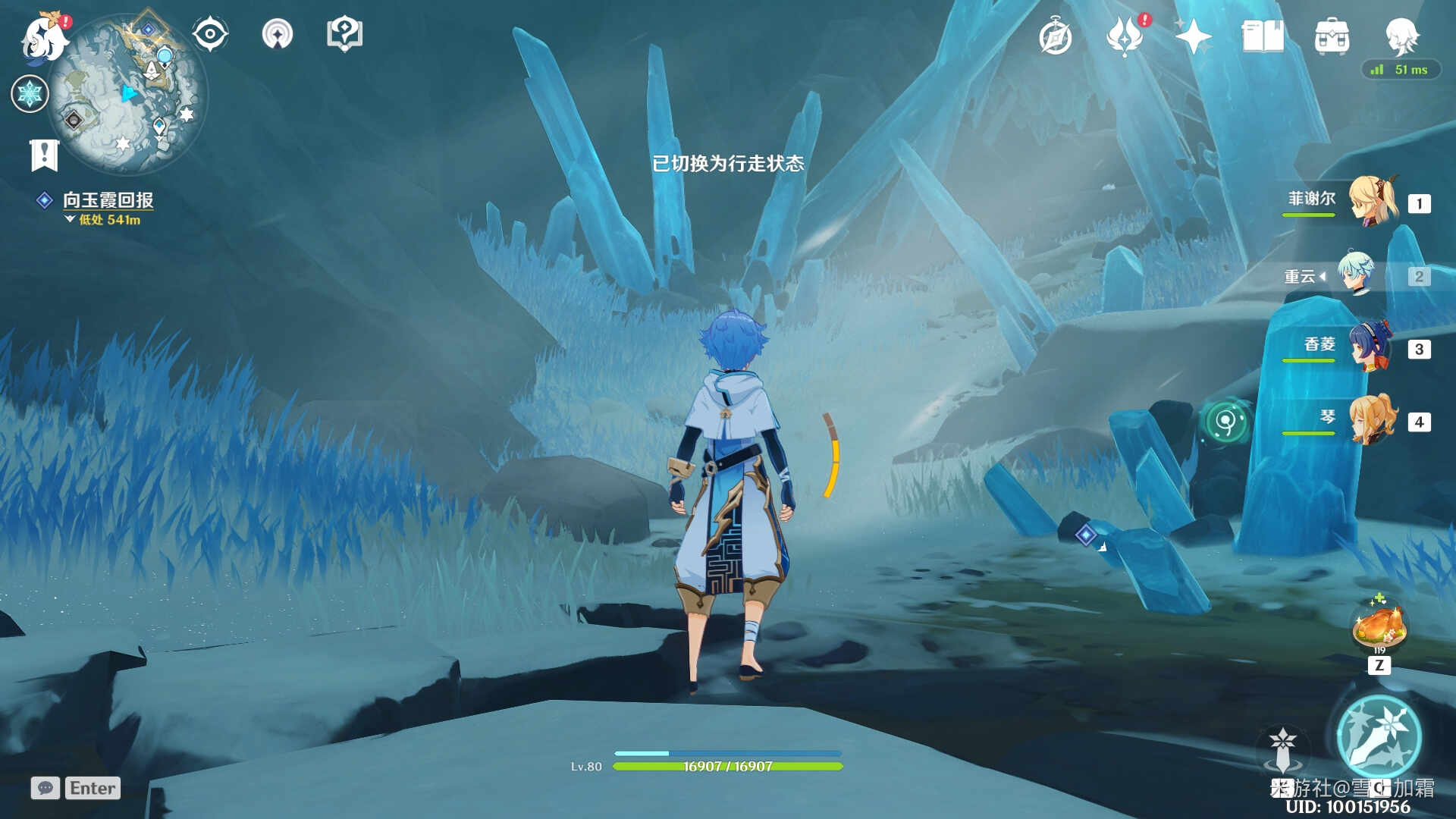Open the battle pass wings icon
Viewport: 1456px width, 819px height.
pyautogui.click(x=1125, y=36)
